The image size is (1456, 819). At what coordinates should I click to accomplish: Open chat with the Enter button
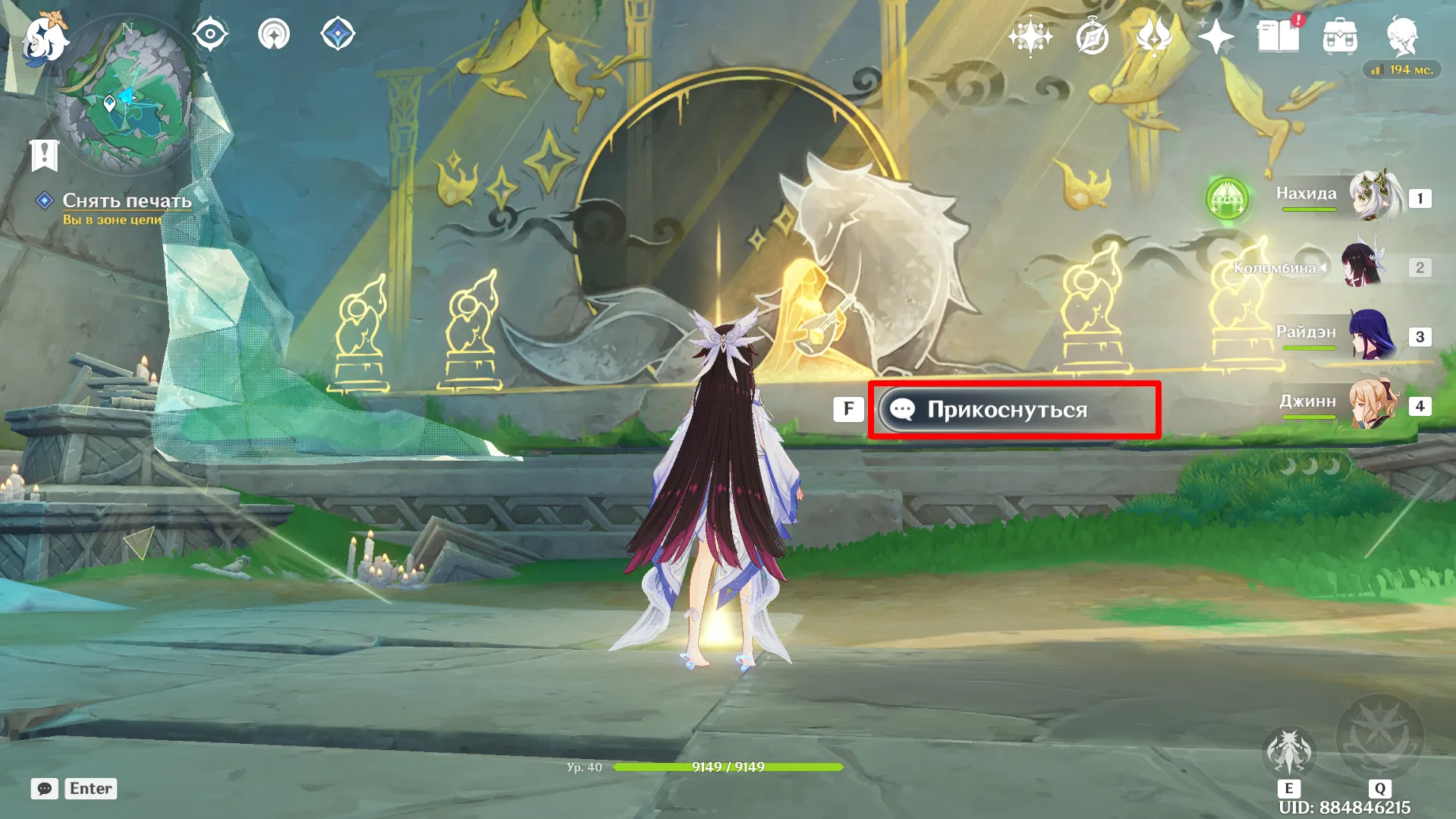(x=90, y=789)
